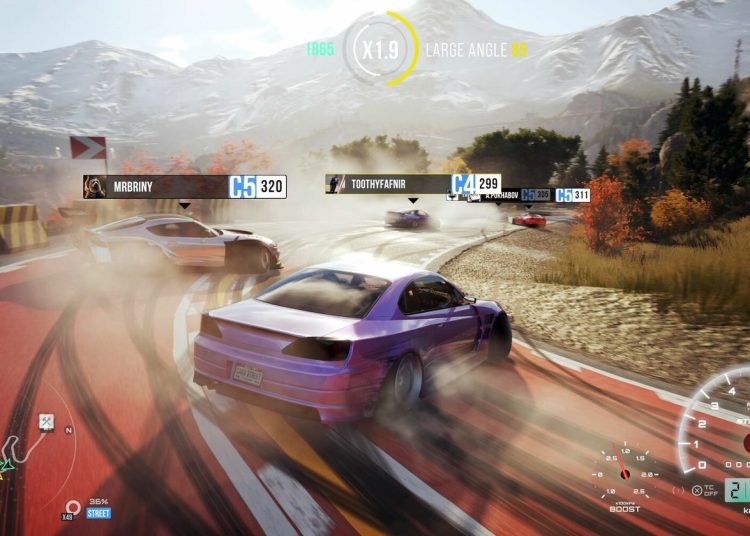Click the X1.9 drift multiplier ring
Screen dimensions: 750x536
pyautogui.click(x=381, y=49)
